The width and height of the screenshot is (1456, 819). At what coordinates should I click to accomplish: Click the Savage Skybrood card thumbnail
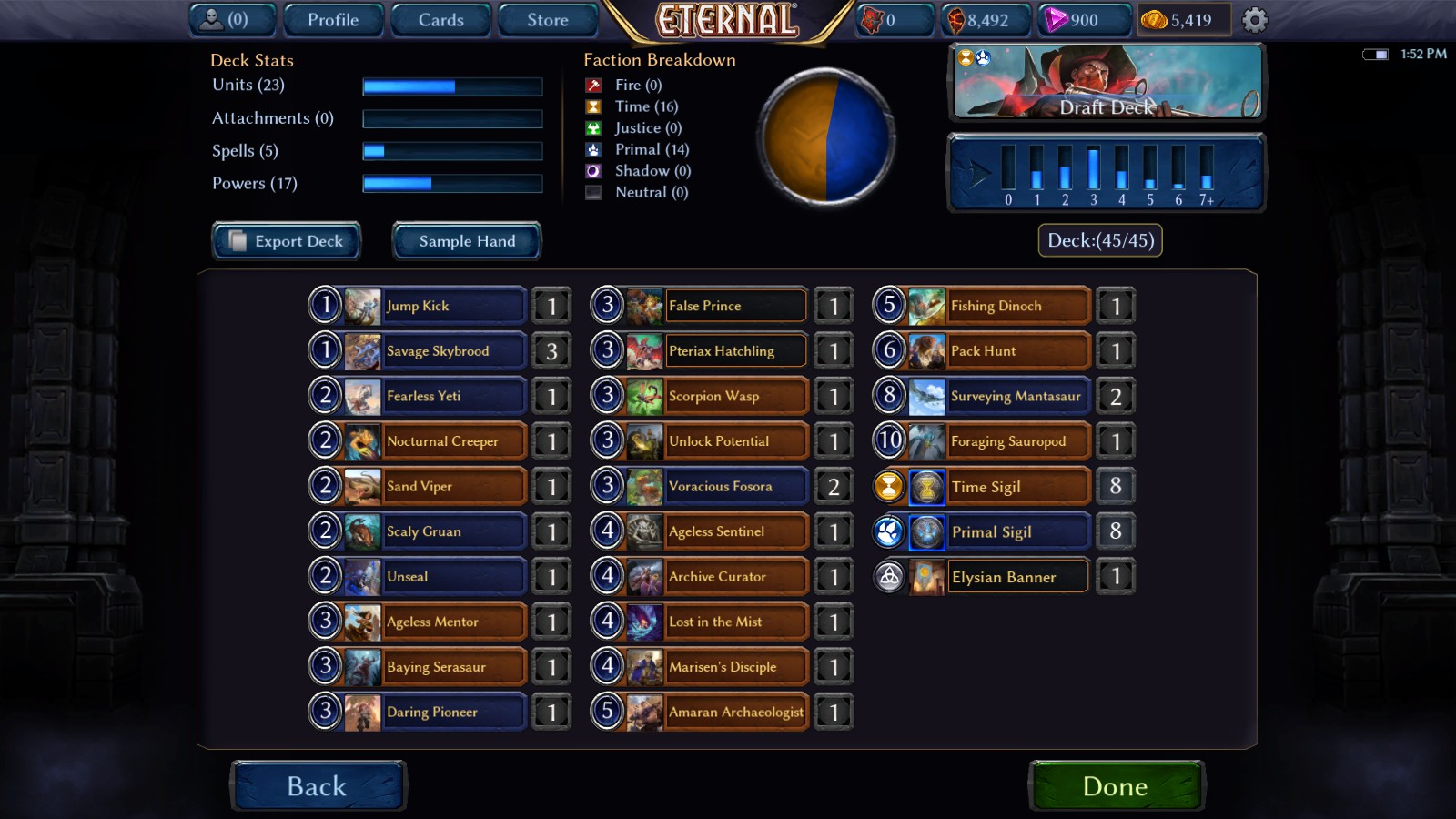[x=362, y=350]
